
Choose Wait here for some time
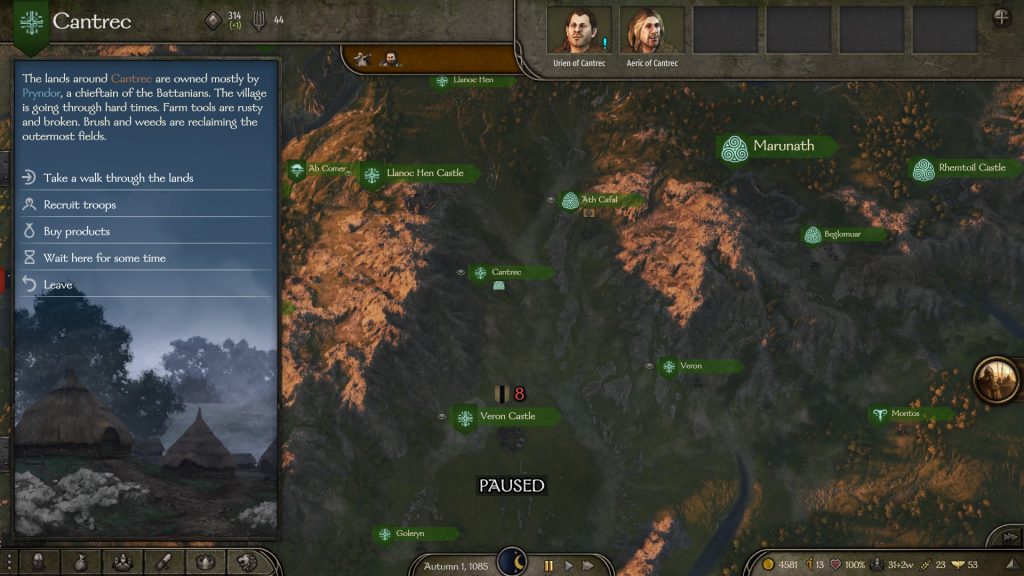click(x=104, y=258)
